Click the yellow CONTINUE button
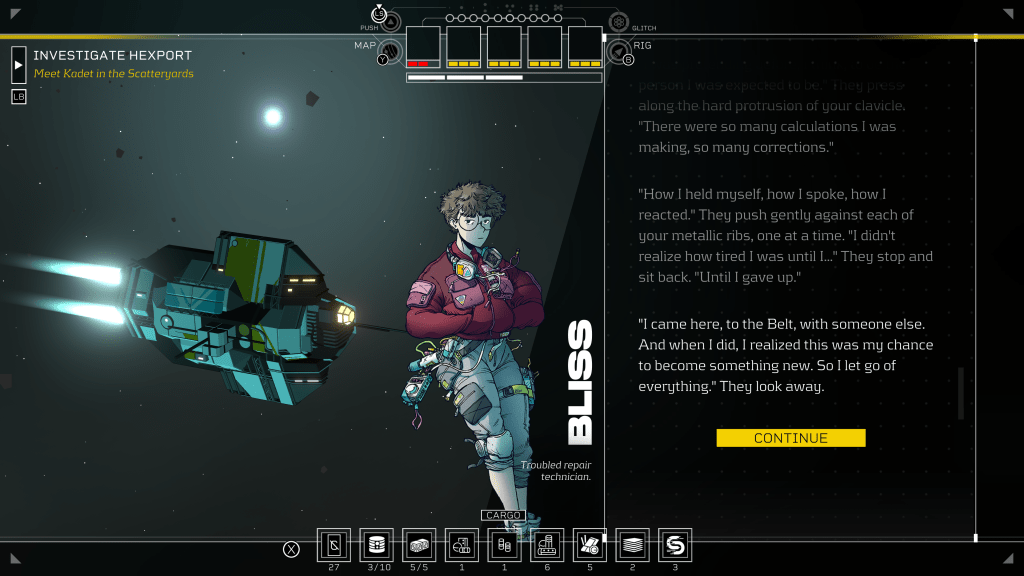1024x576 pixels. click(x=790, y=438)
